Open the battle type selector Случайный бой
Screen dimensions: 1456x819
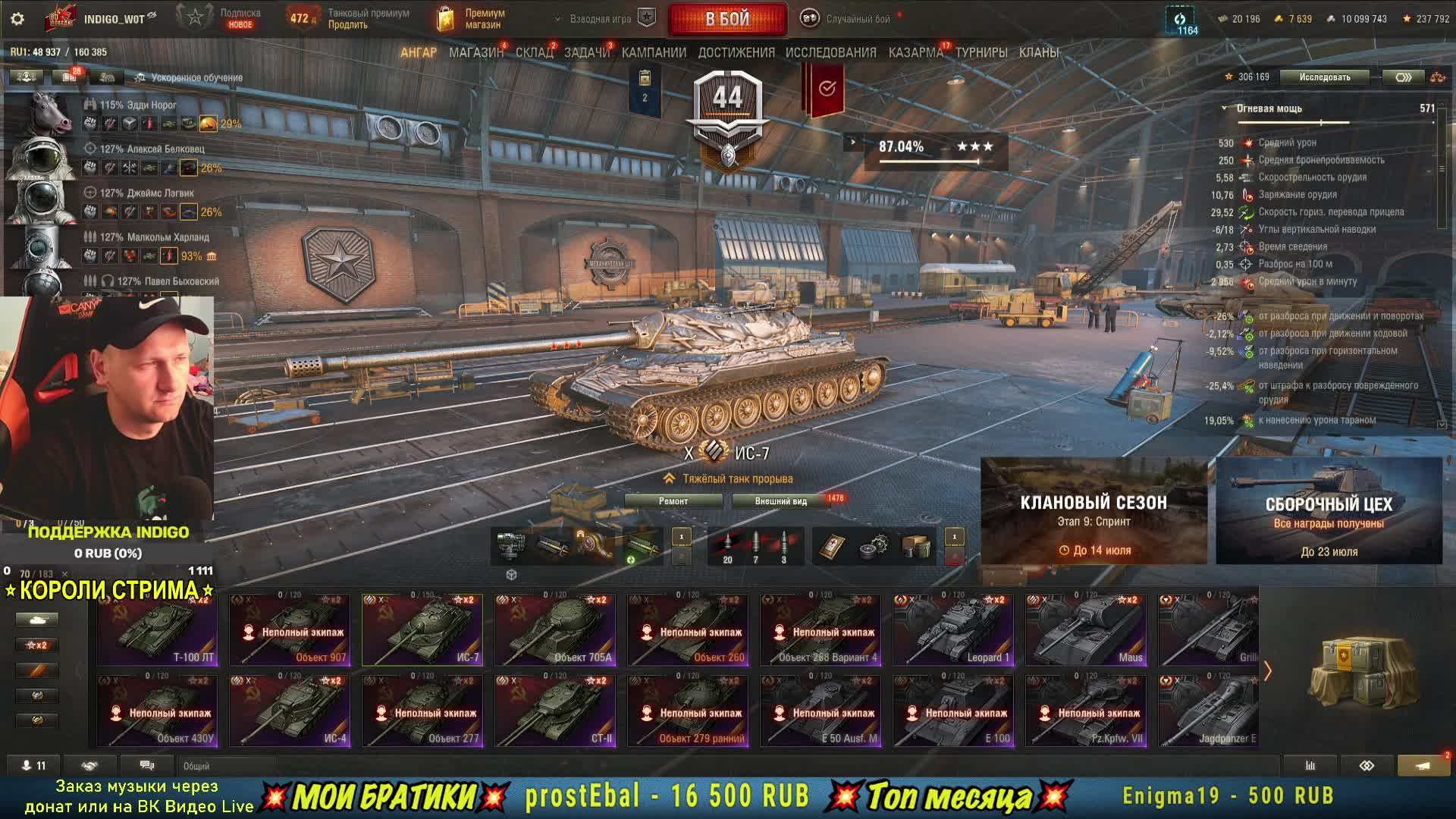[x=849, y=19]
